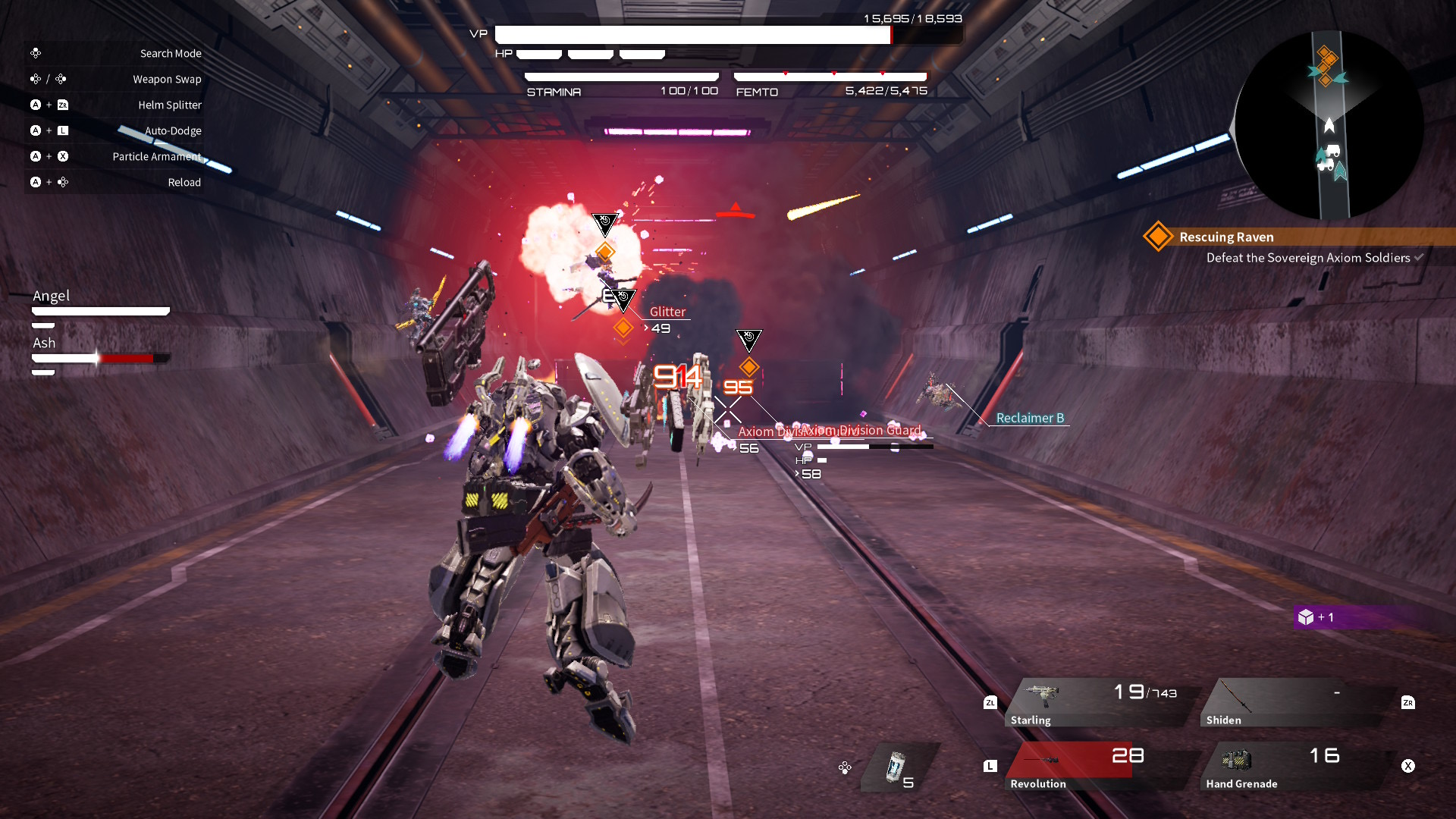This screenshot has height=819, width=1456.
Task: Select squad member Angel
Action: [x=52, y=296]
